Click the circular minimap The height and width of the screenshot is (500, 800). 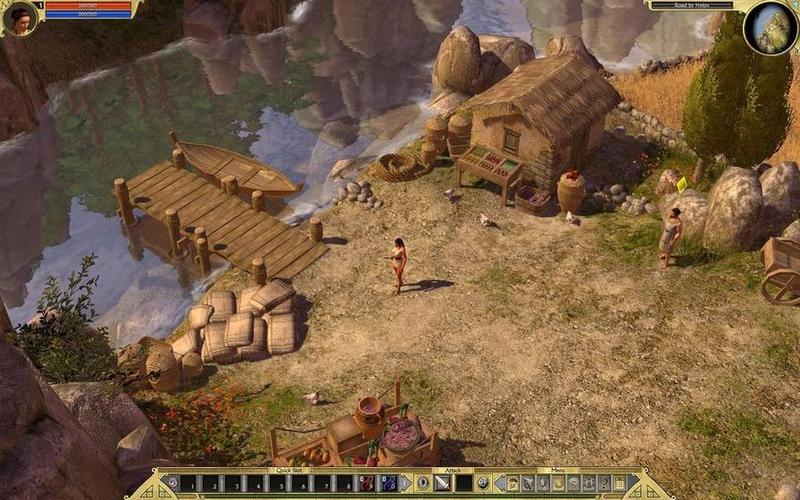[771, 28]
